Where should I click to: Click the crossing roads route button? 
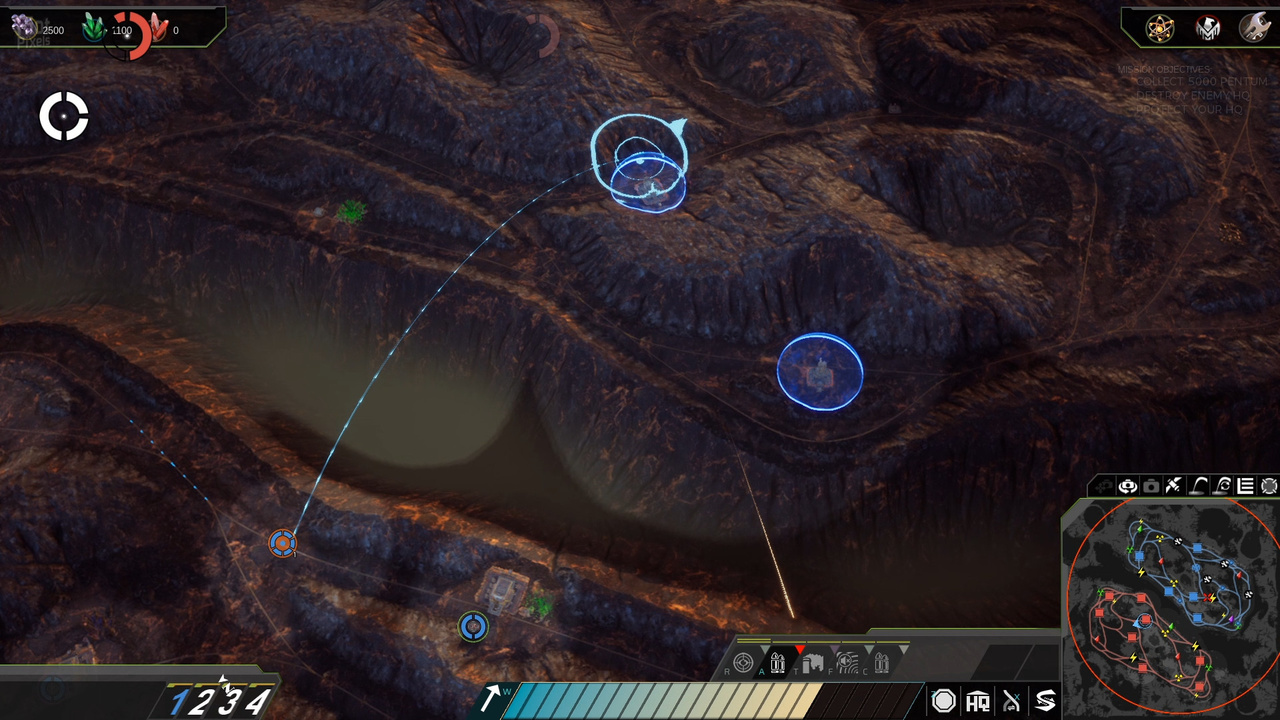[x=1012, y=702]
